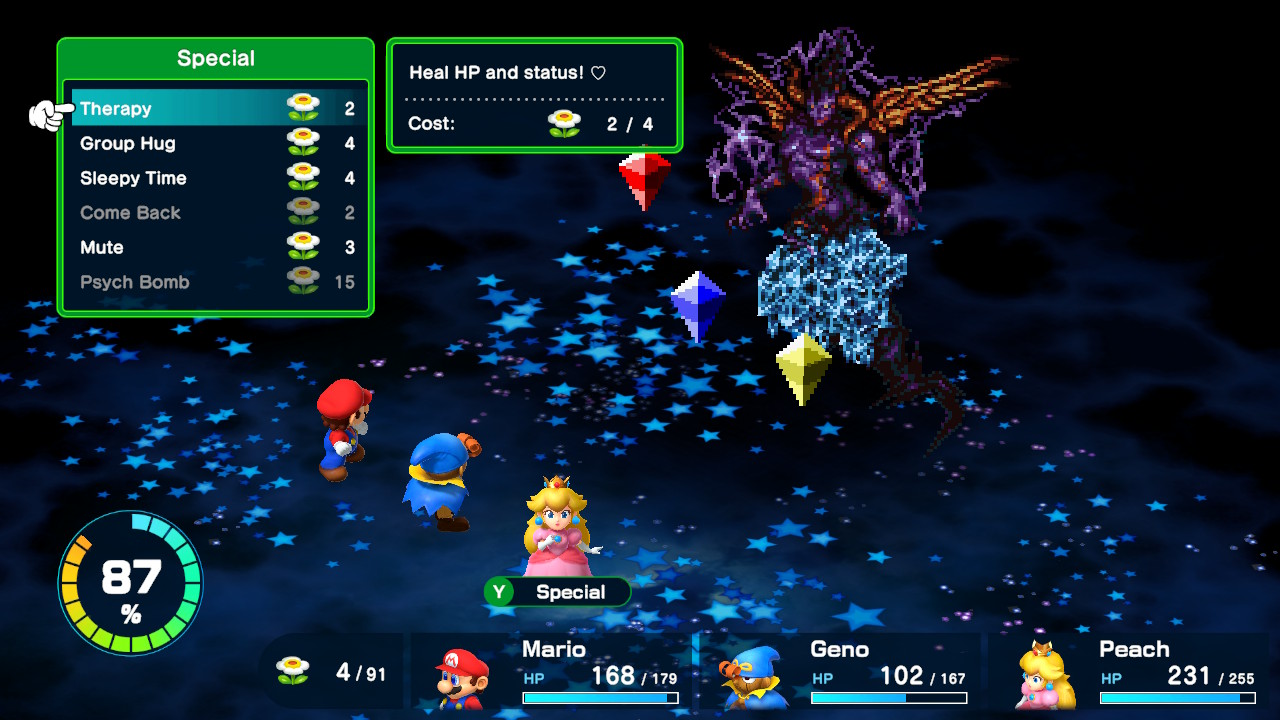Screen dimensions: 1280x720
Task: Select the greyed-out Come Back entry
Action: click(215, 213)
